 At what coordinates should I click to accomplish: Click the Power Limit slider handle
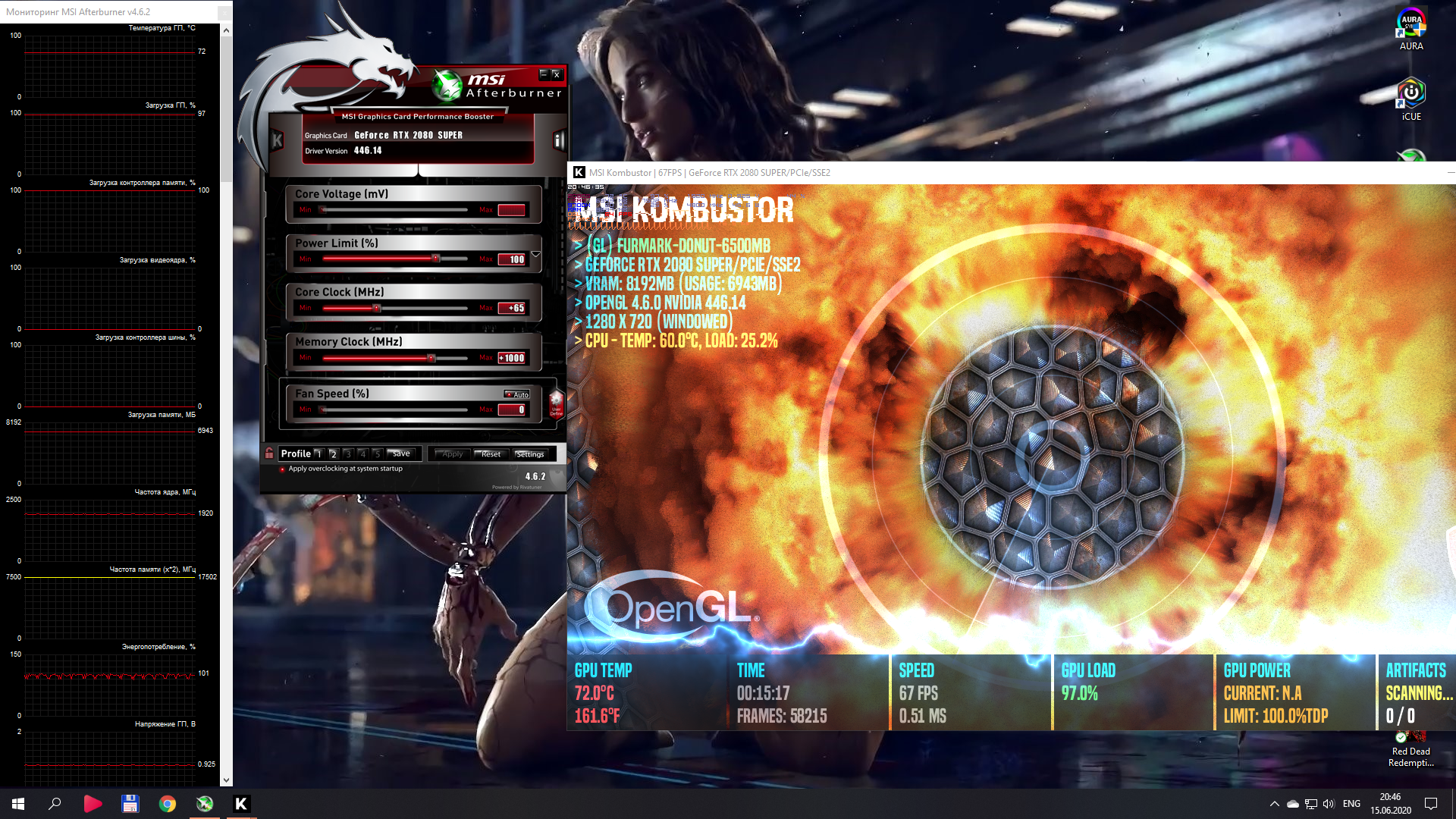(435, 259)
